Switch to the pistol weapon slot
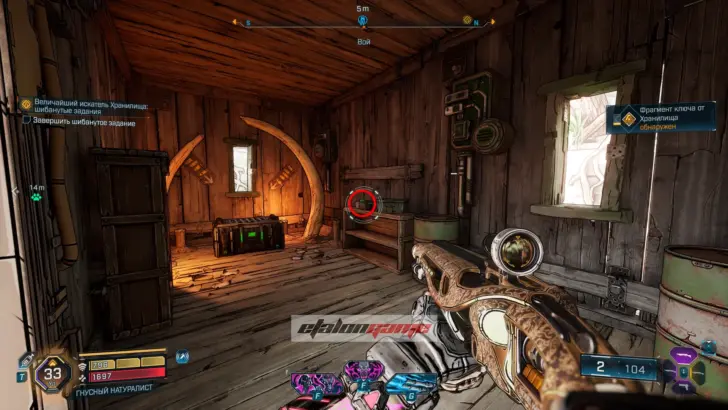This screenshot has height=410, width=728. click(x=686, y=389)
